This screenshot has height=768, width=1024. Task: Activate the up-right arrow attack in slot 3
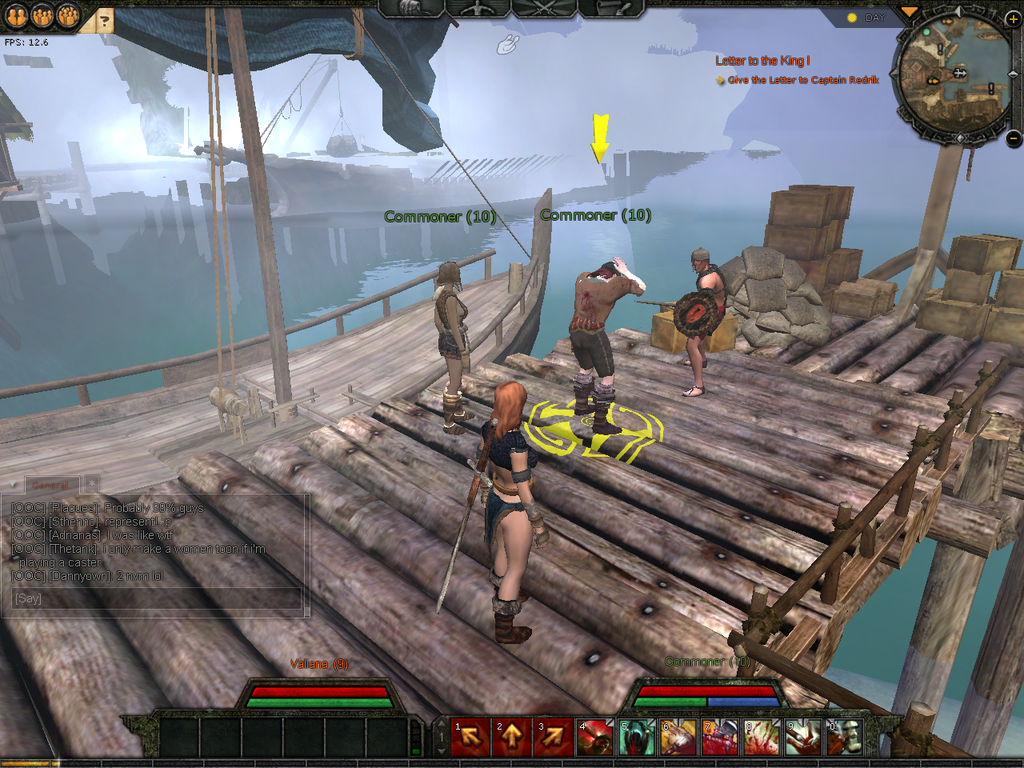(x=553, y=738)
